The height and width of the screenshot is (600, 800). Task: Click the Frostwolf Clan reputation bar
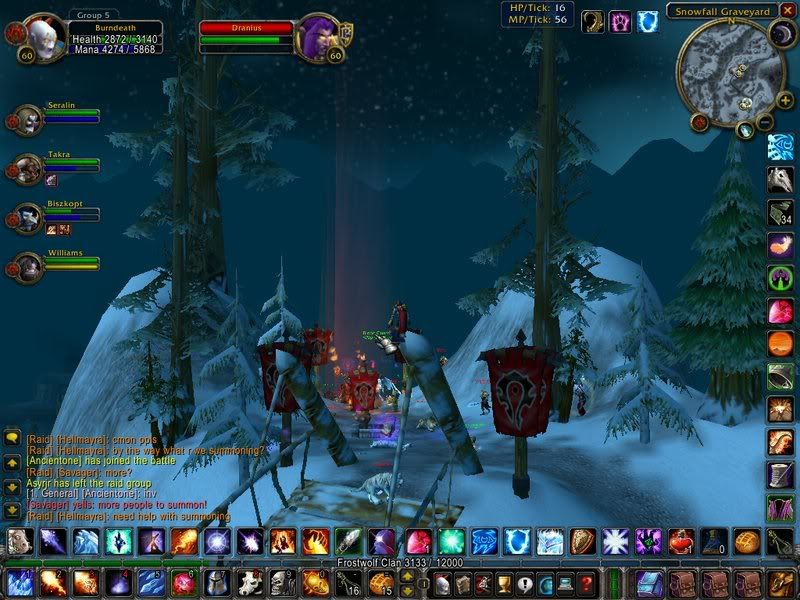400,564
